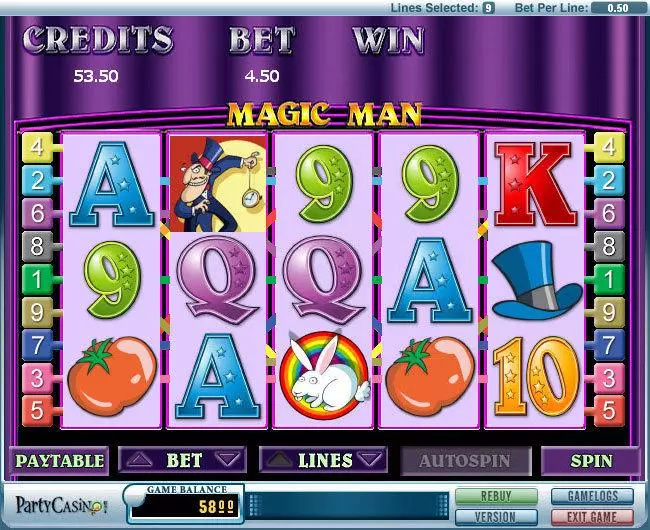Screen dimensions: 650x530
Task: Open the GAMELOGS window
Action: coord(592,496)
